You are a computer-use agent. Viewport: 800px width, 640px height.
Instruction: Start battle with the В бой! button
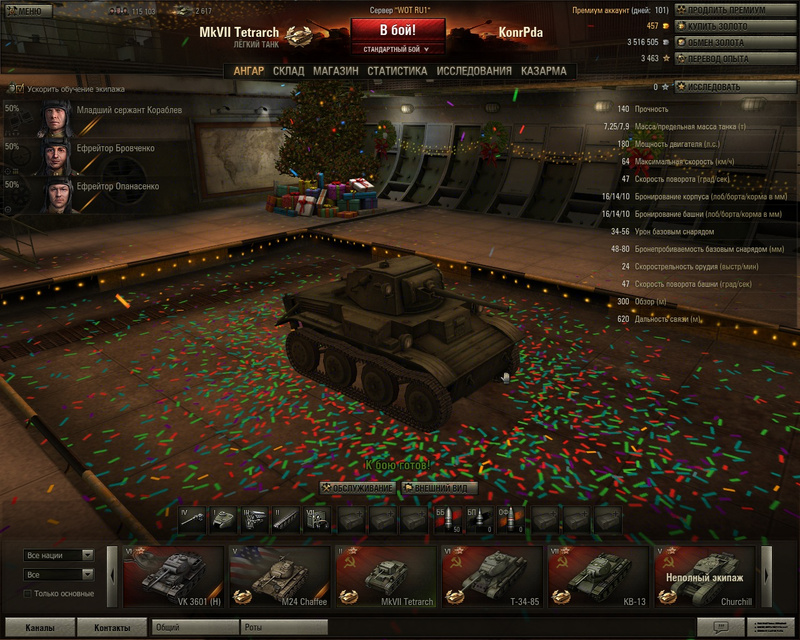397,30
